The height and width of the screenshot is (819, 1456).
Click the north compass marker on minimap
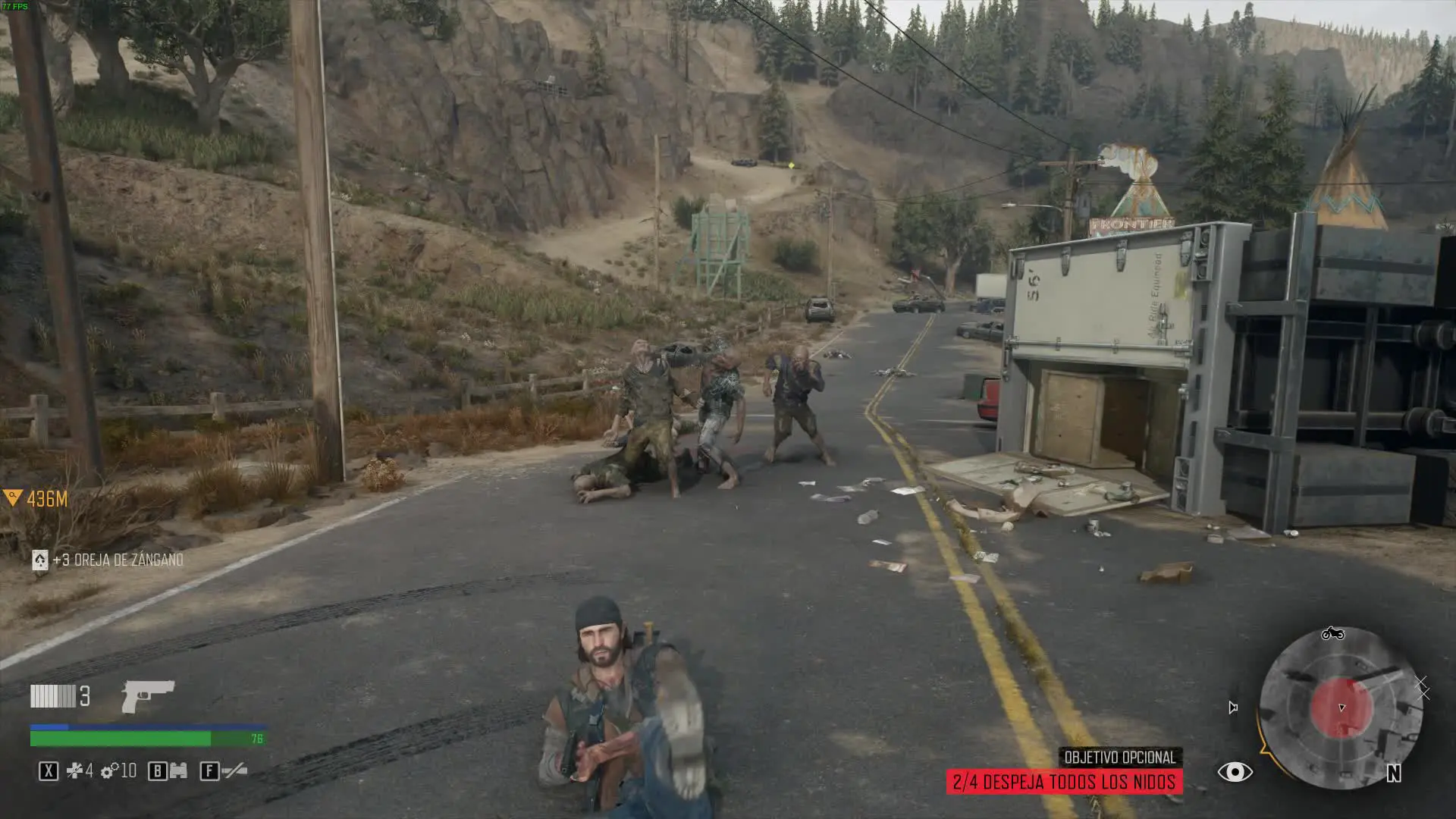tap(1394, 773)
